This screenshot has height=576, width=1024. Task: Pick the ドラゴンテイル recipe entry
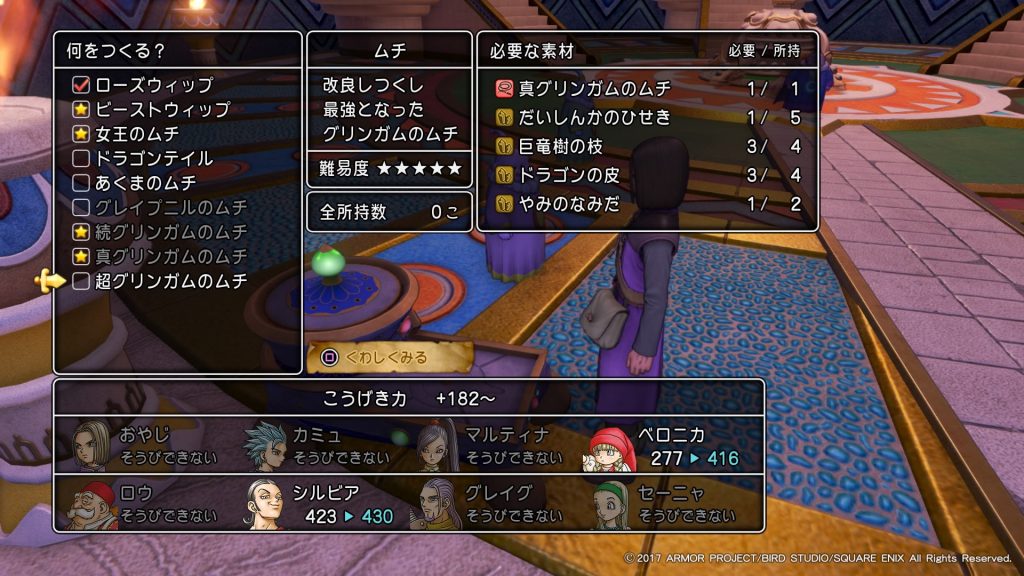coord(155,159)
